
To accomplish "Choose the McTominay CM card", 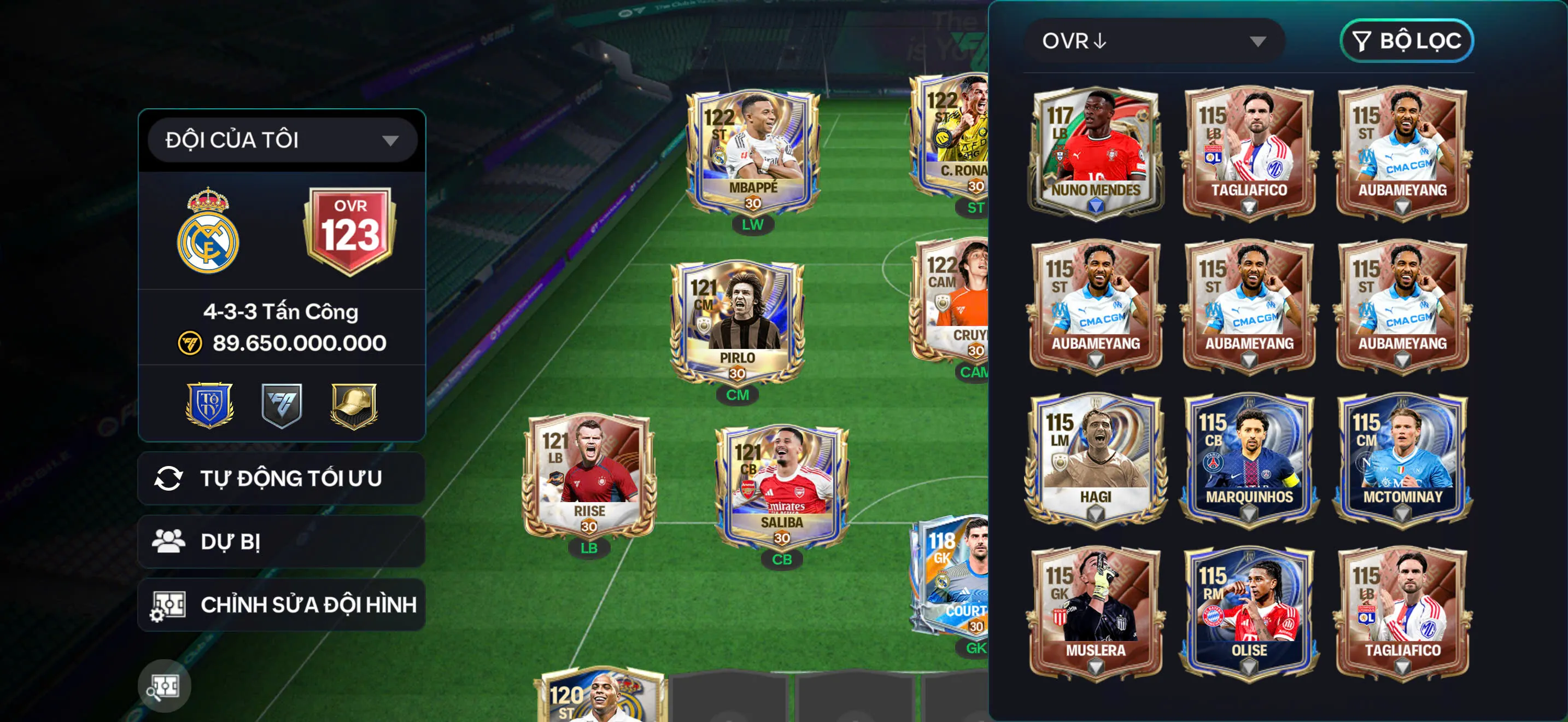I will (x=1402, y=459).
